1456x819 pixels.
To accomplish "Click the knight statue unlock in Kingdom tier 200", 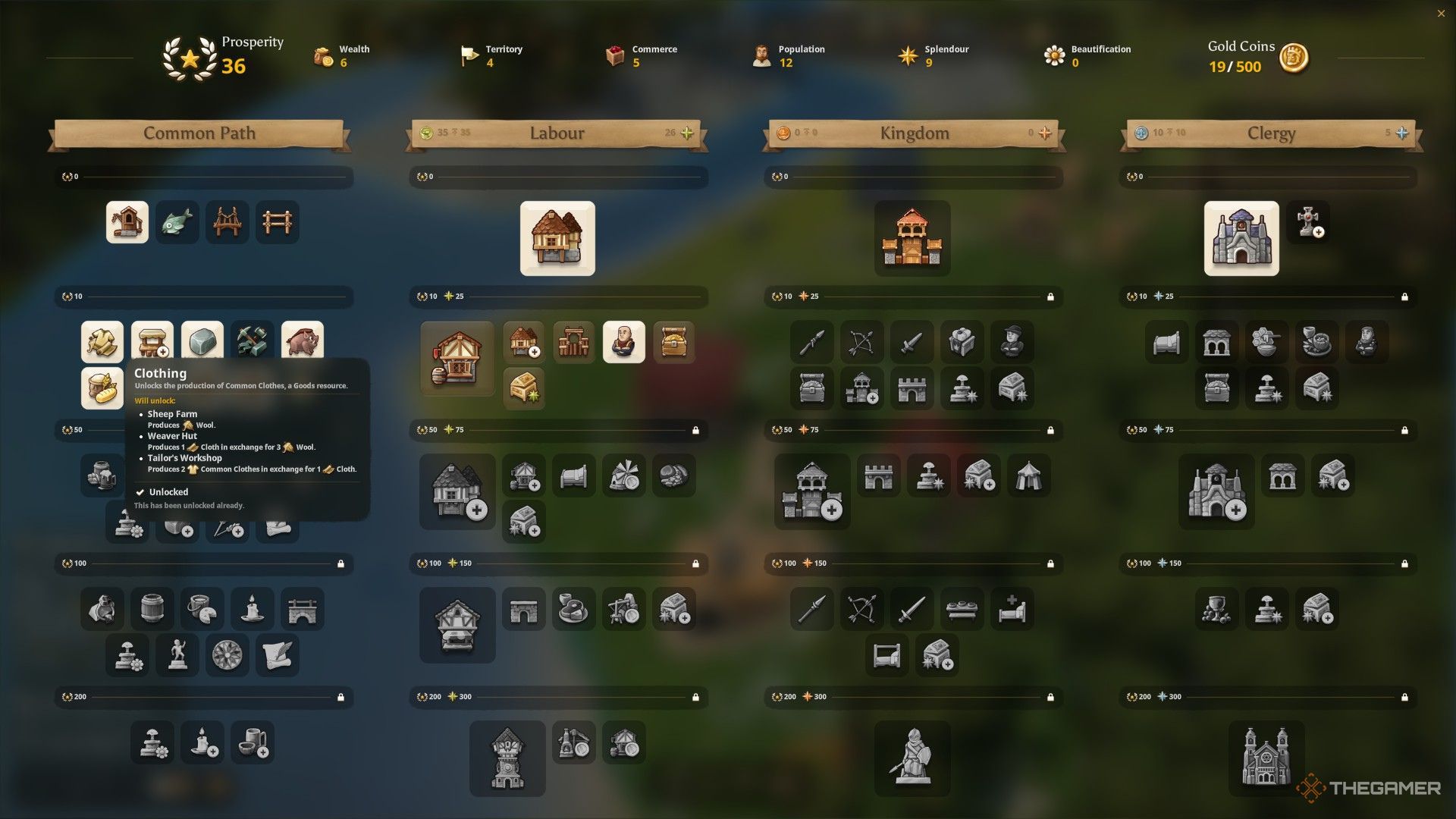I will (912, 758).
